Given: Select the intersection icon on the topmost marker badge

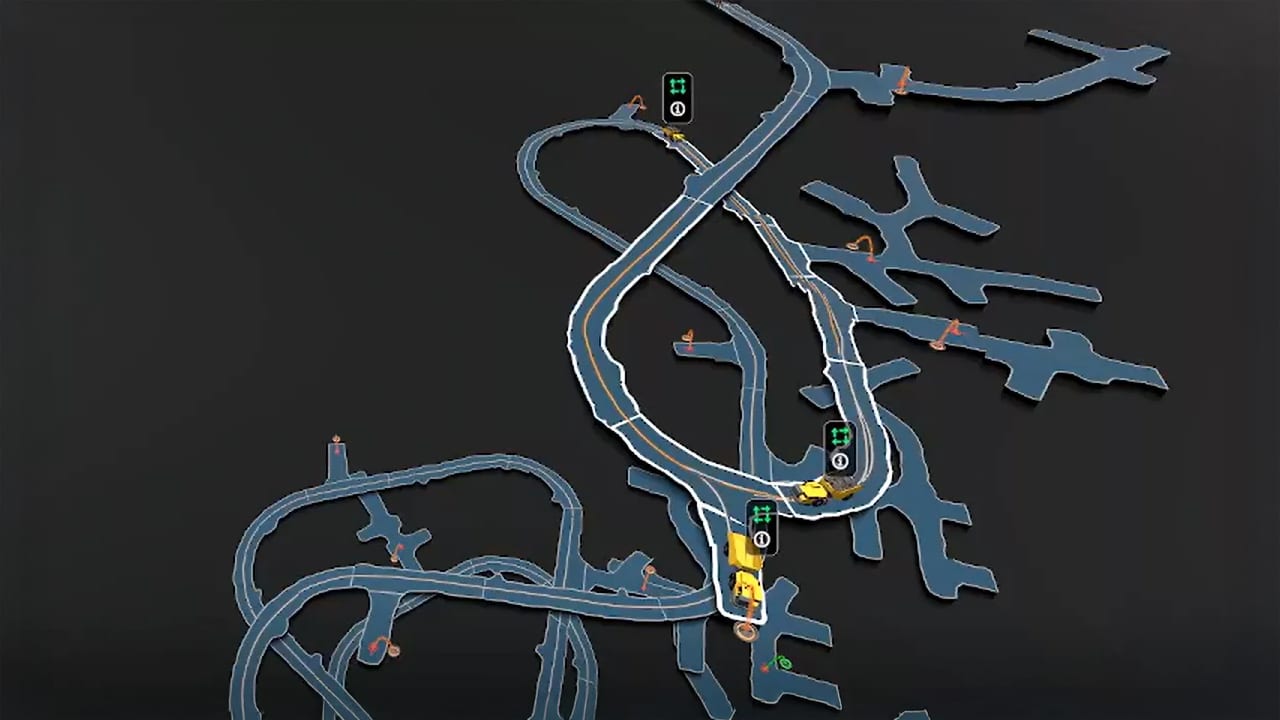Looking at the screenshot, I should (677, 86).
